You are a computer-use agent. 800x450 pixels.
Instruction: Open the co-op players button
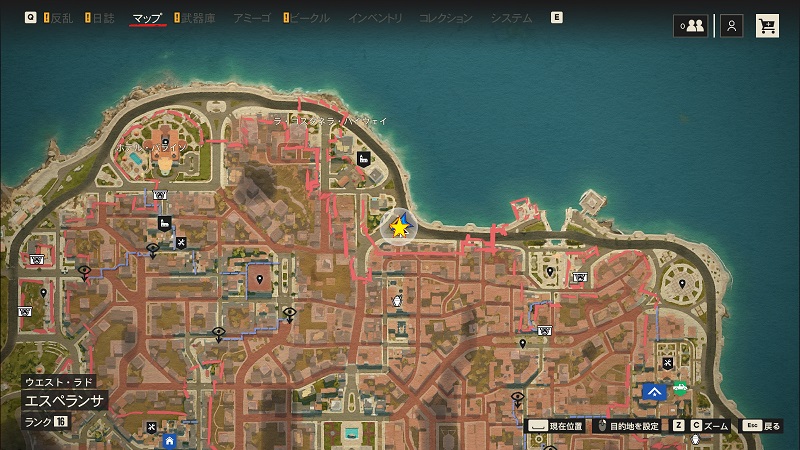(x=690, y=26)
